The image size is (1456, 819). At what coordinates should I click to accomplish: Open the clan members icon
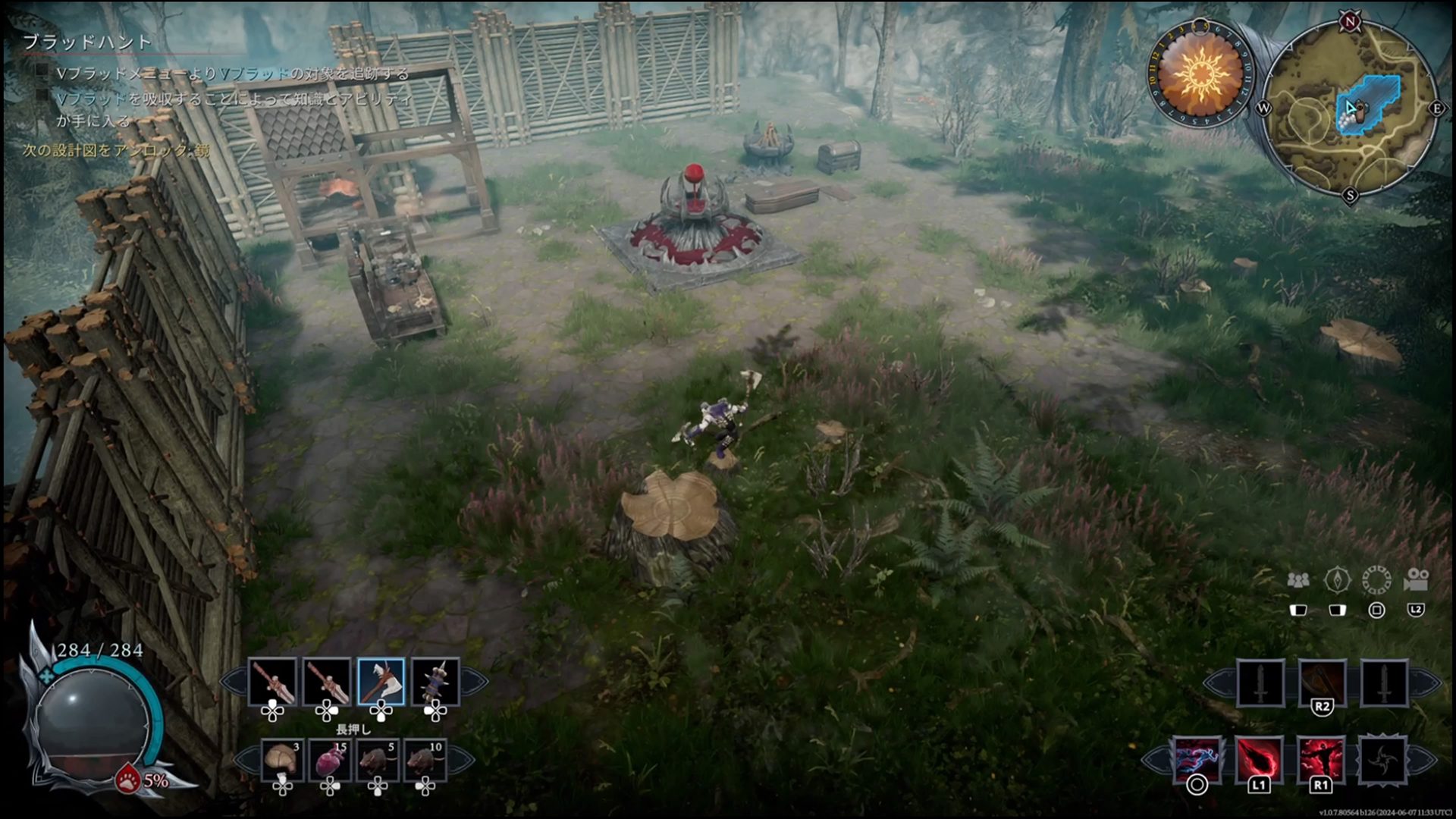click(x=1298, y=581)
